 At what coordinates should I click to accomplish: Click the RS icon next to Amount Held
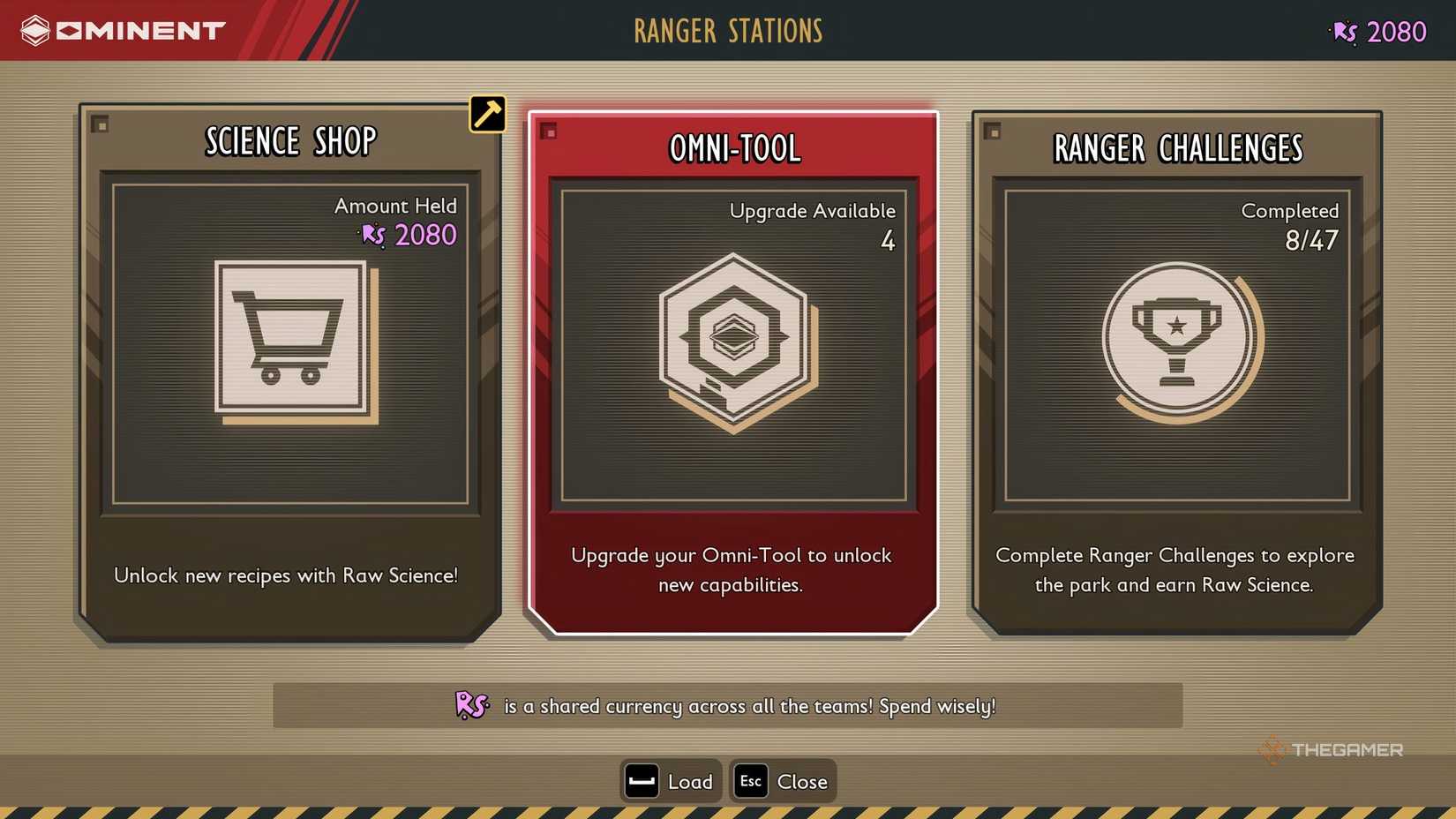click(372, 236)
